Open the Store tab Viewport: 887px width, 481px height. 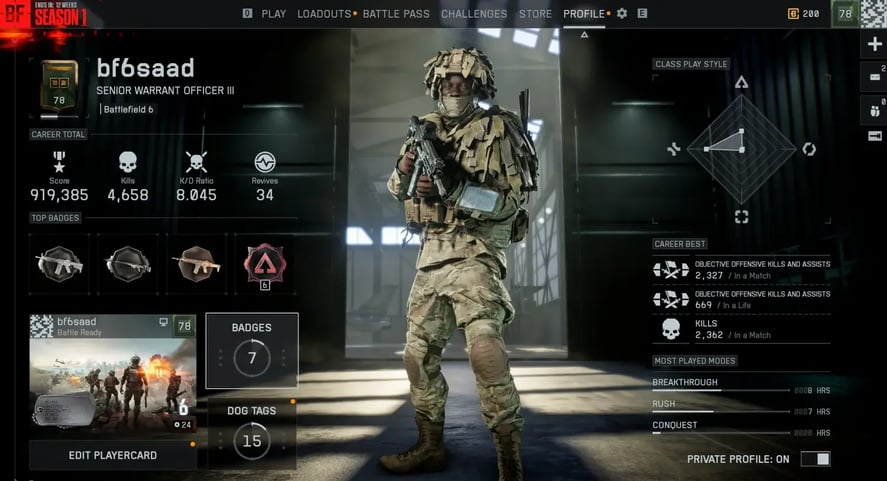click(x=535, y=14)
